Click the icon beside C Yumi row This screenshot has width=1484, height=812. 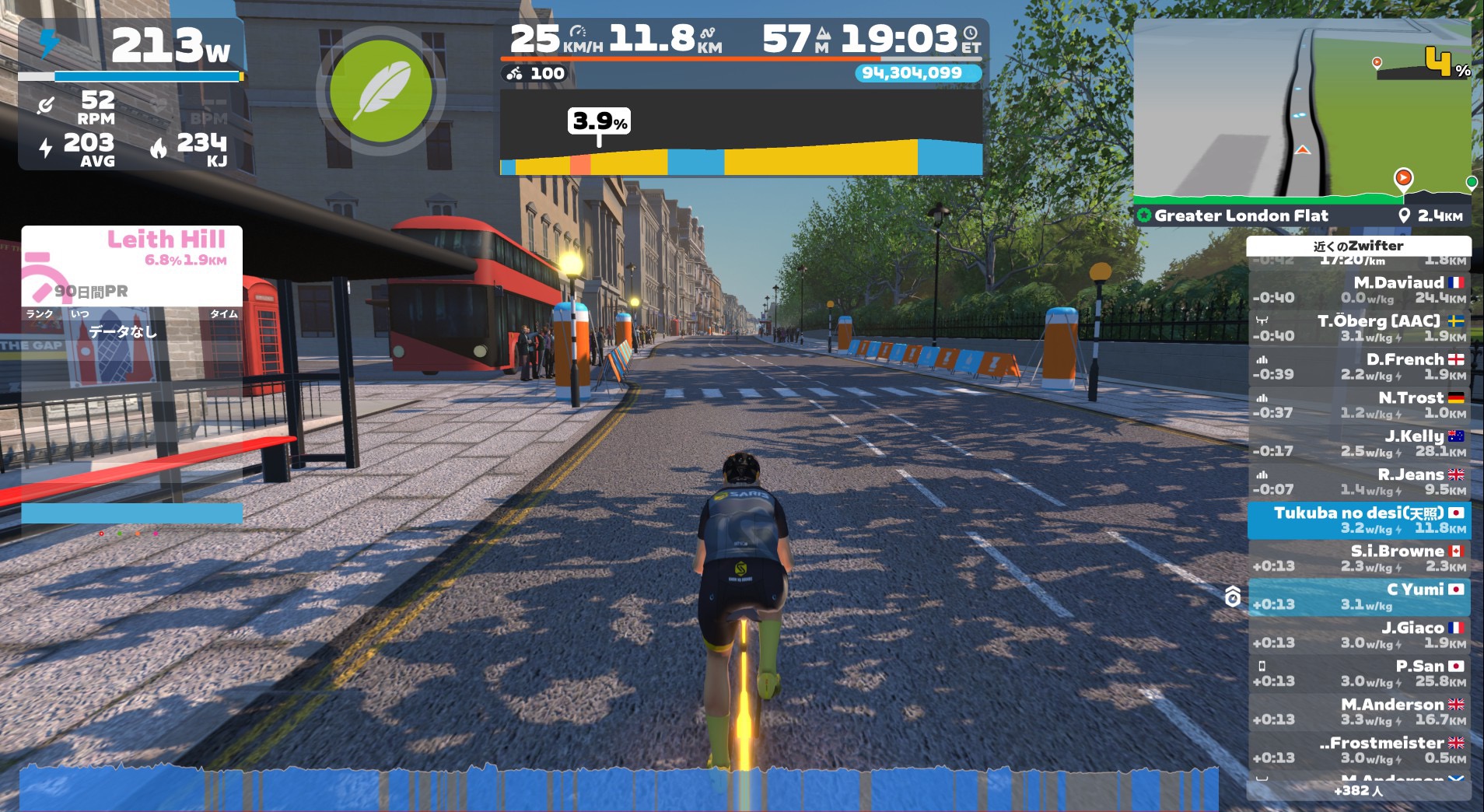tap(1232, 597)
